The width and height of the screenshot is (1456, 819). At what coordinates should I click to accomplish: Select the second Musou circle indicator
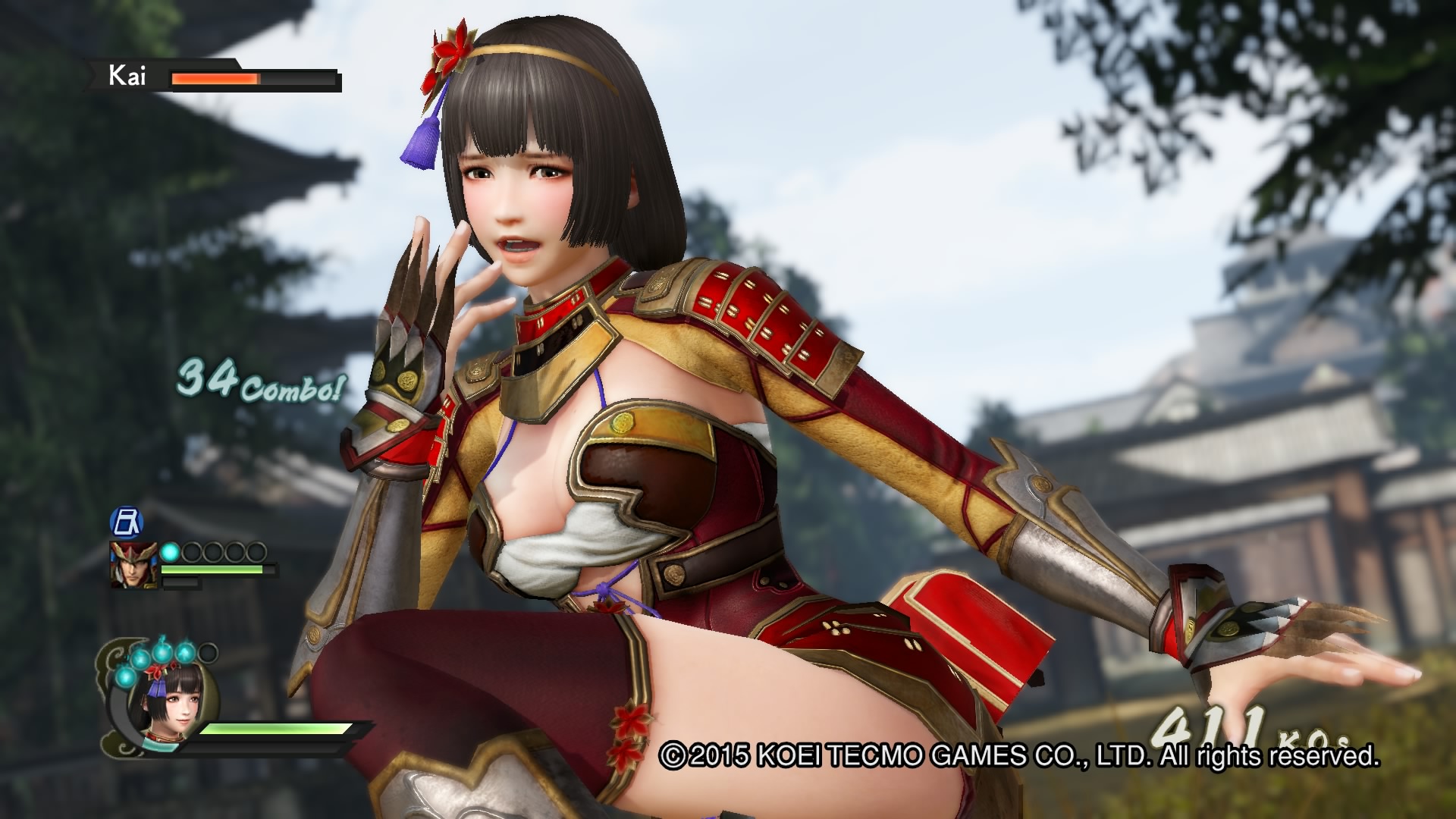[193, 552]
